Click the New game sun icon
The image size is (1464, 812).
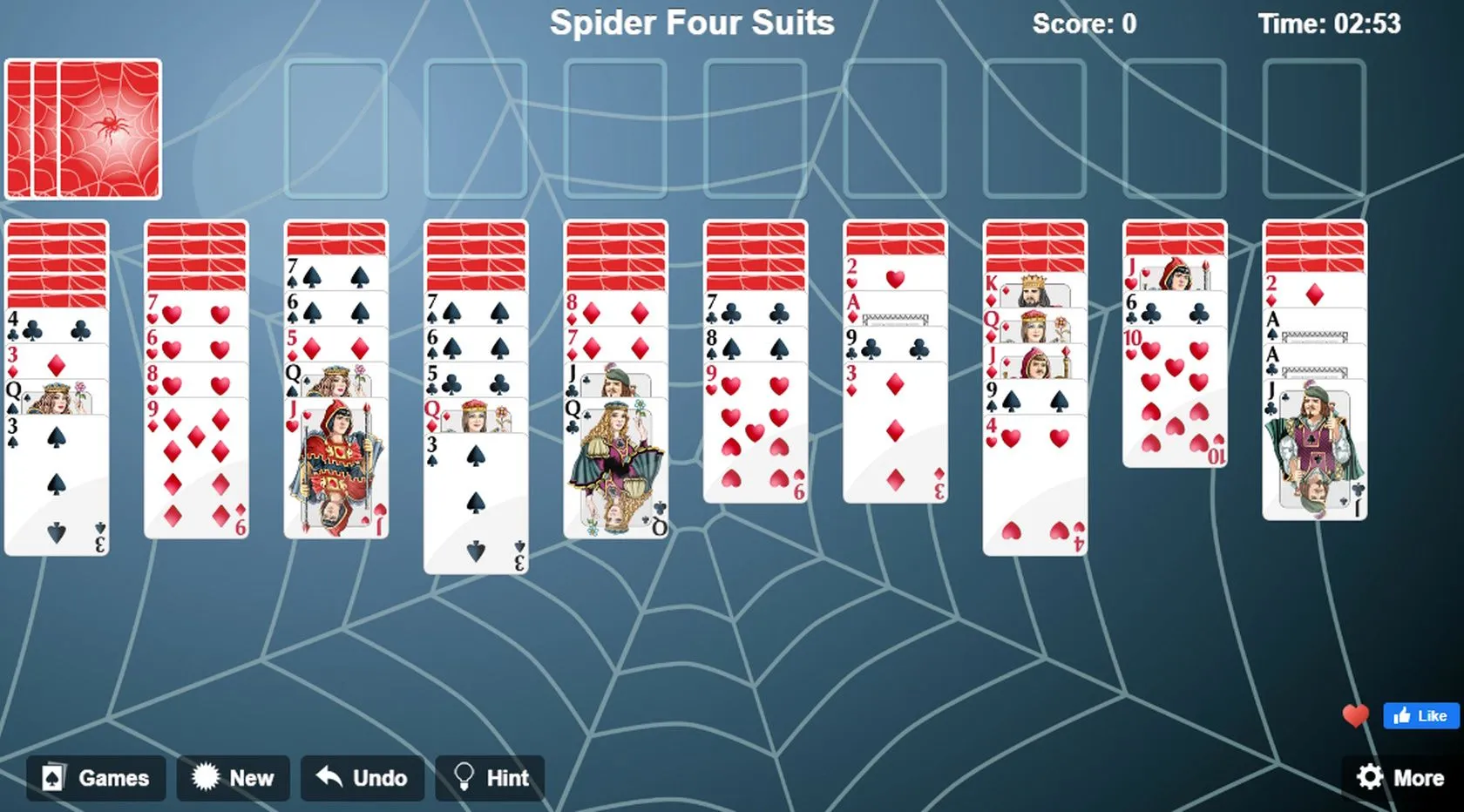coord(206,778)
